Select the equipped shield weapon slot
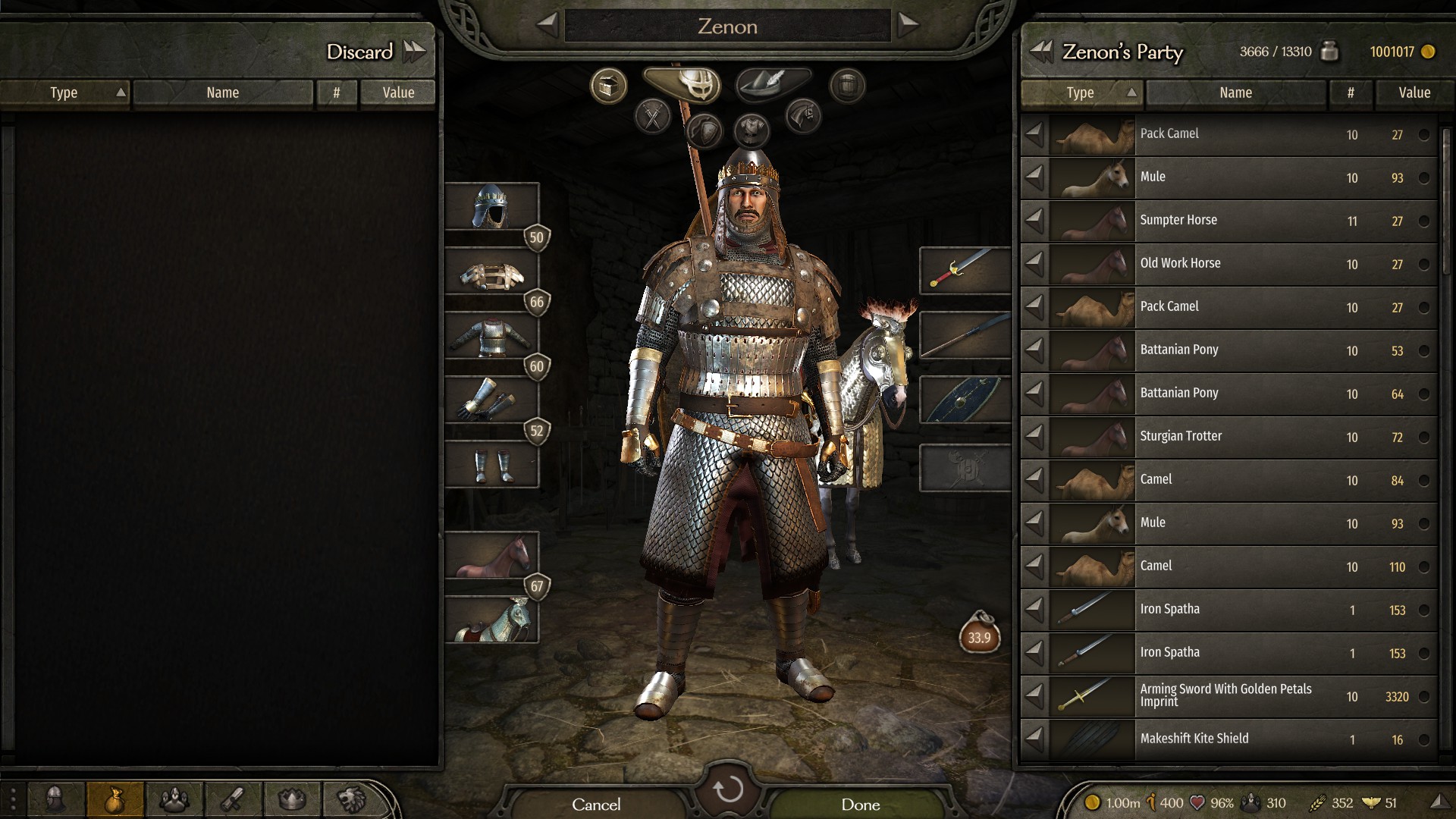 (x=965, y=400)
